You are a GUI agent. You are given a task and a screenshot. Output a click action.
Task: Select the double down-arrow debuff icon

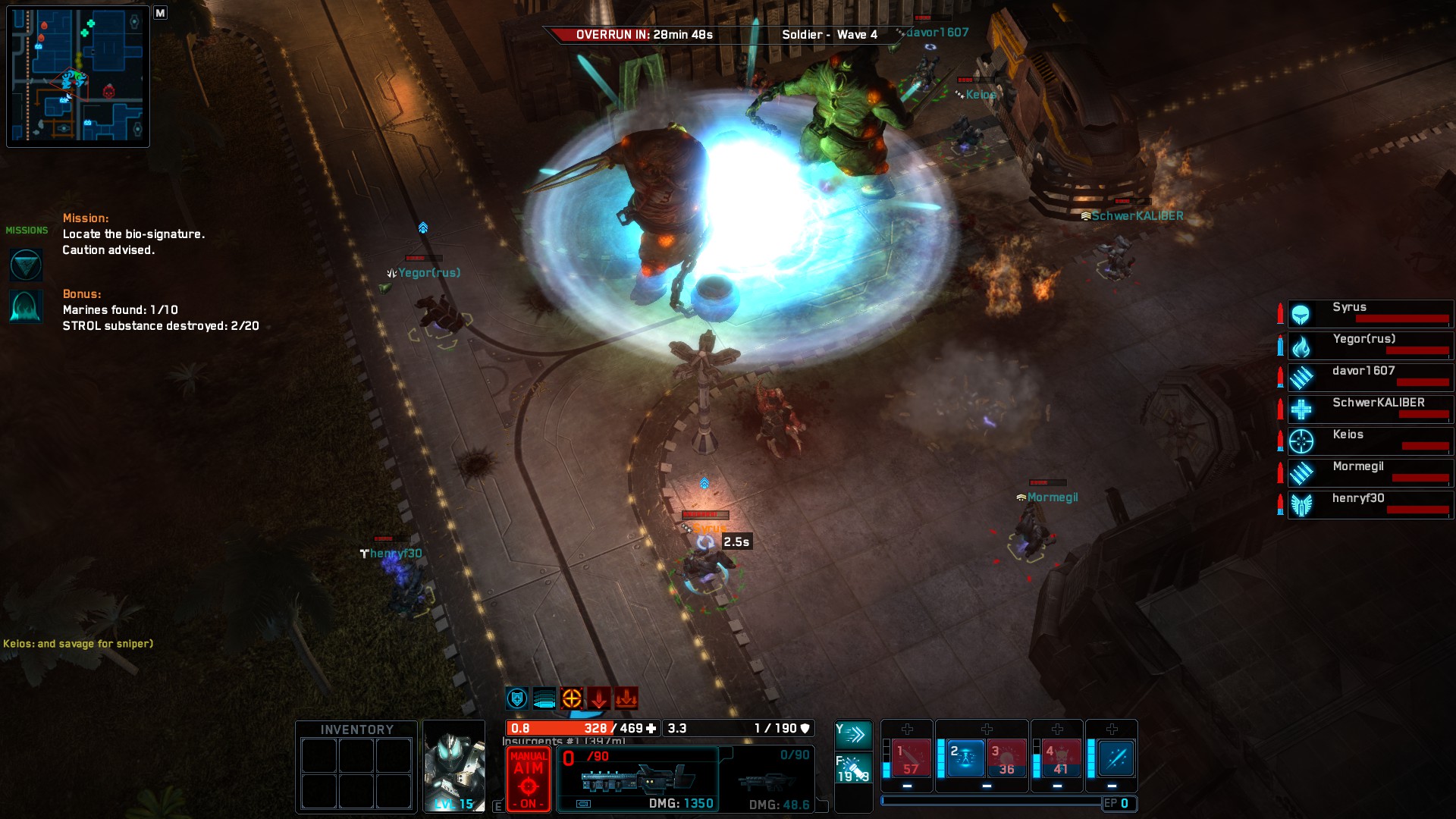point(626,698)
